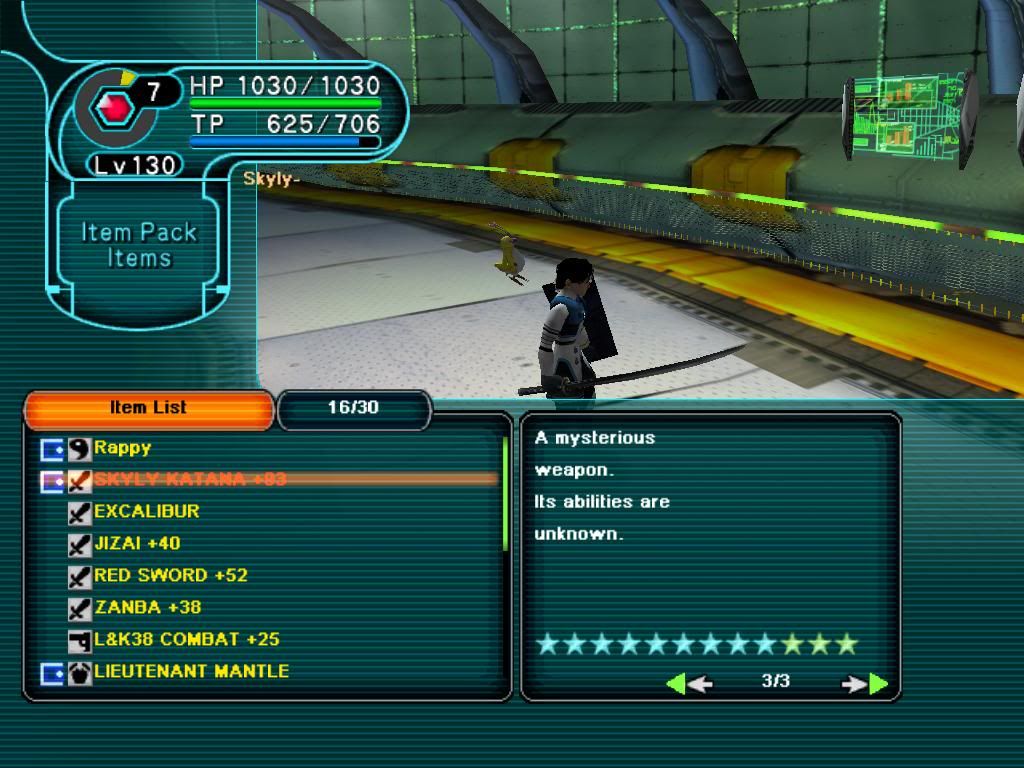Select EXCALIBUR in the item list
This screenshot has width=1024, height=768.
point(146,511)
